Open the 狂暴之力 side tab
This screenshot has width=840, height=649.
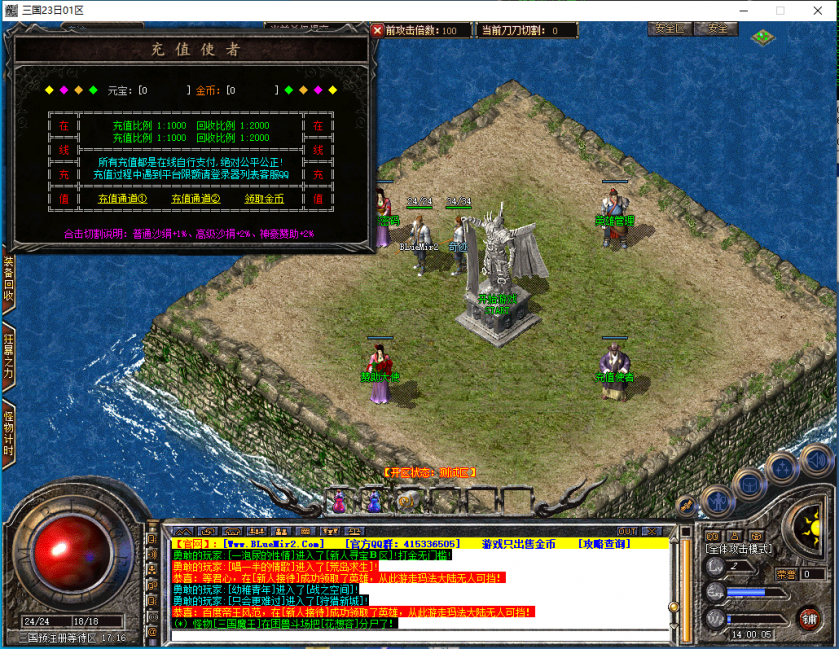[8, 357]
